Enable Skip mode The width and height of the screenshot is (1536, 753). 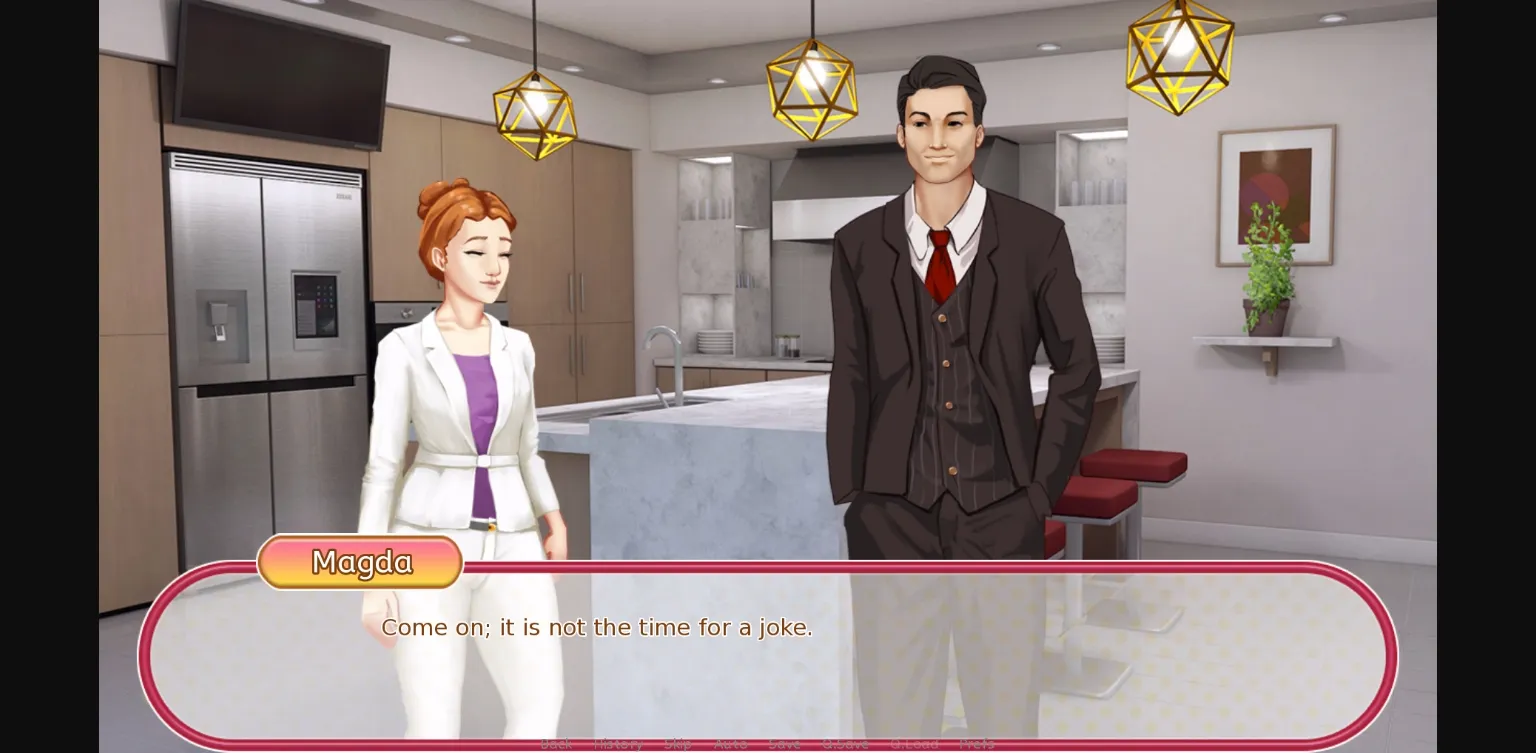pos(678,744)
